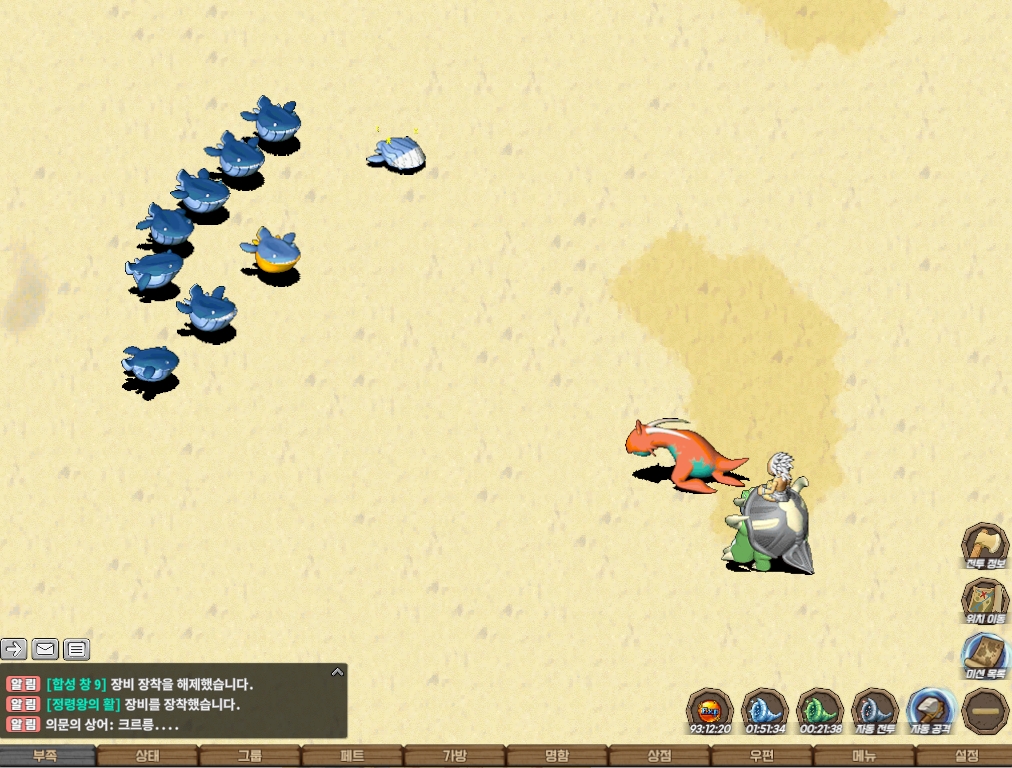1012x768 pixels.
Task: Collapse the icon bar with minus button
Action: click(x=985, y=711)
